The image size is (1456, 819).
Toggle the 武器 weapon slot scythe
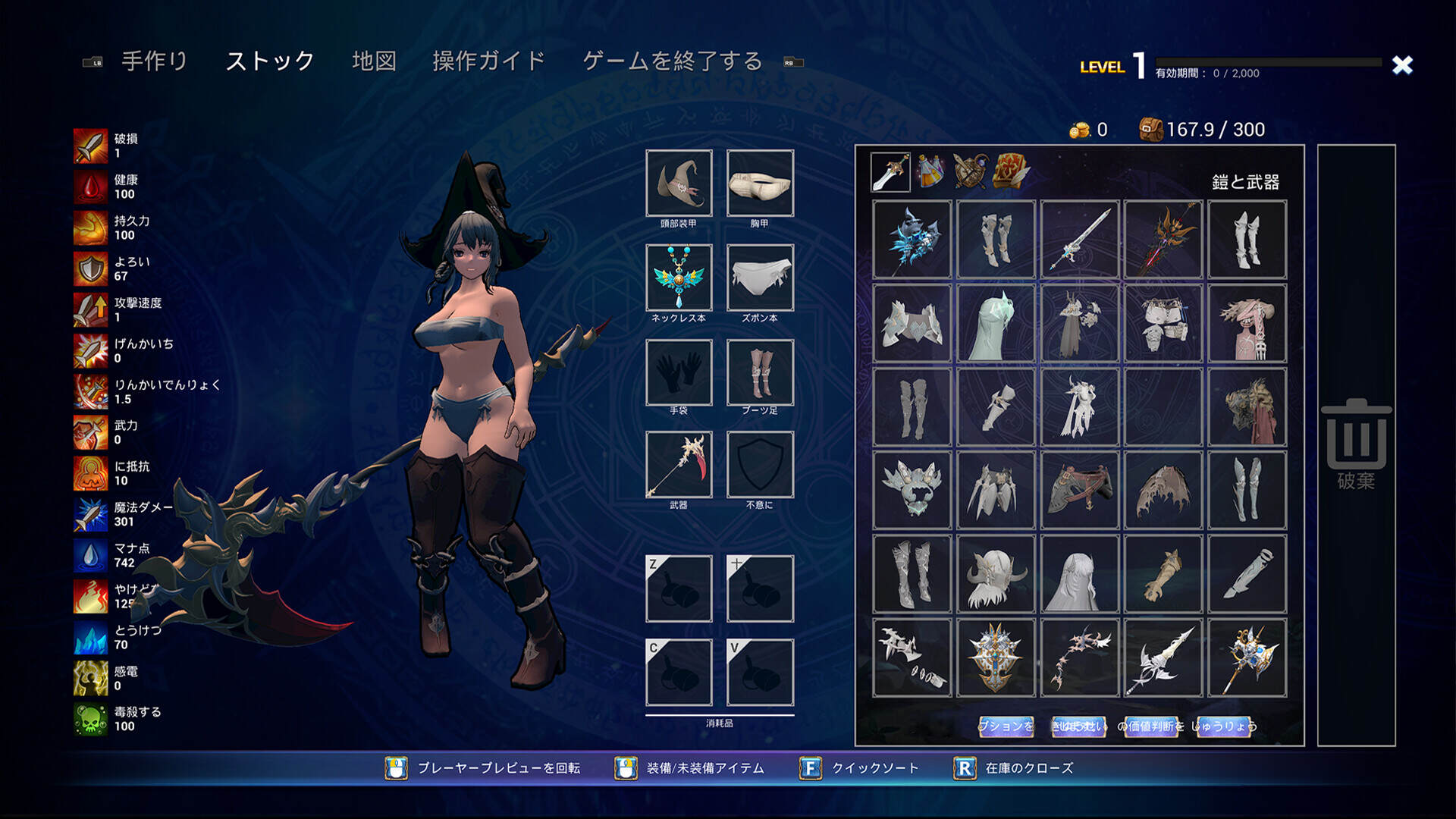pos(679,464)
